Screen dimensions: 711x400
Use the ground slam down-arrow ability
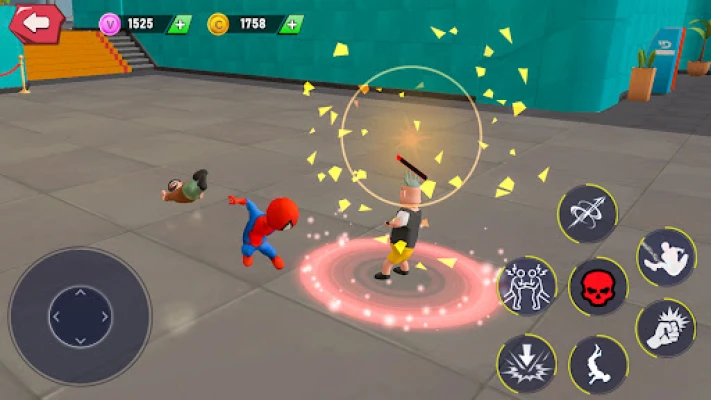click(526, 362)
